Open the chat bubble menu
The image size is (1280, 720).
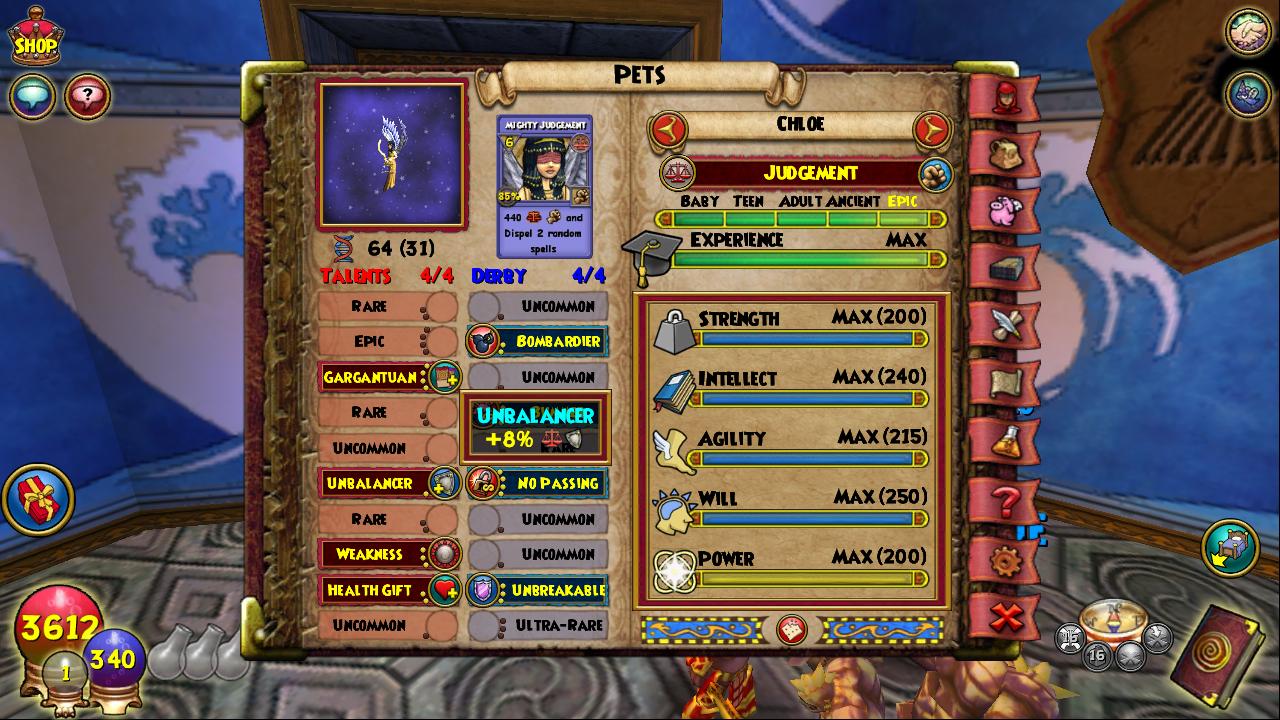tap(32, 97)
